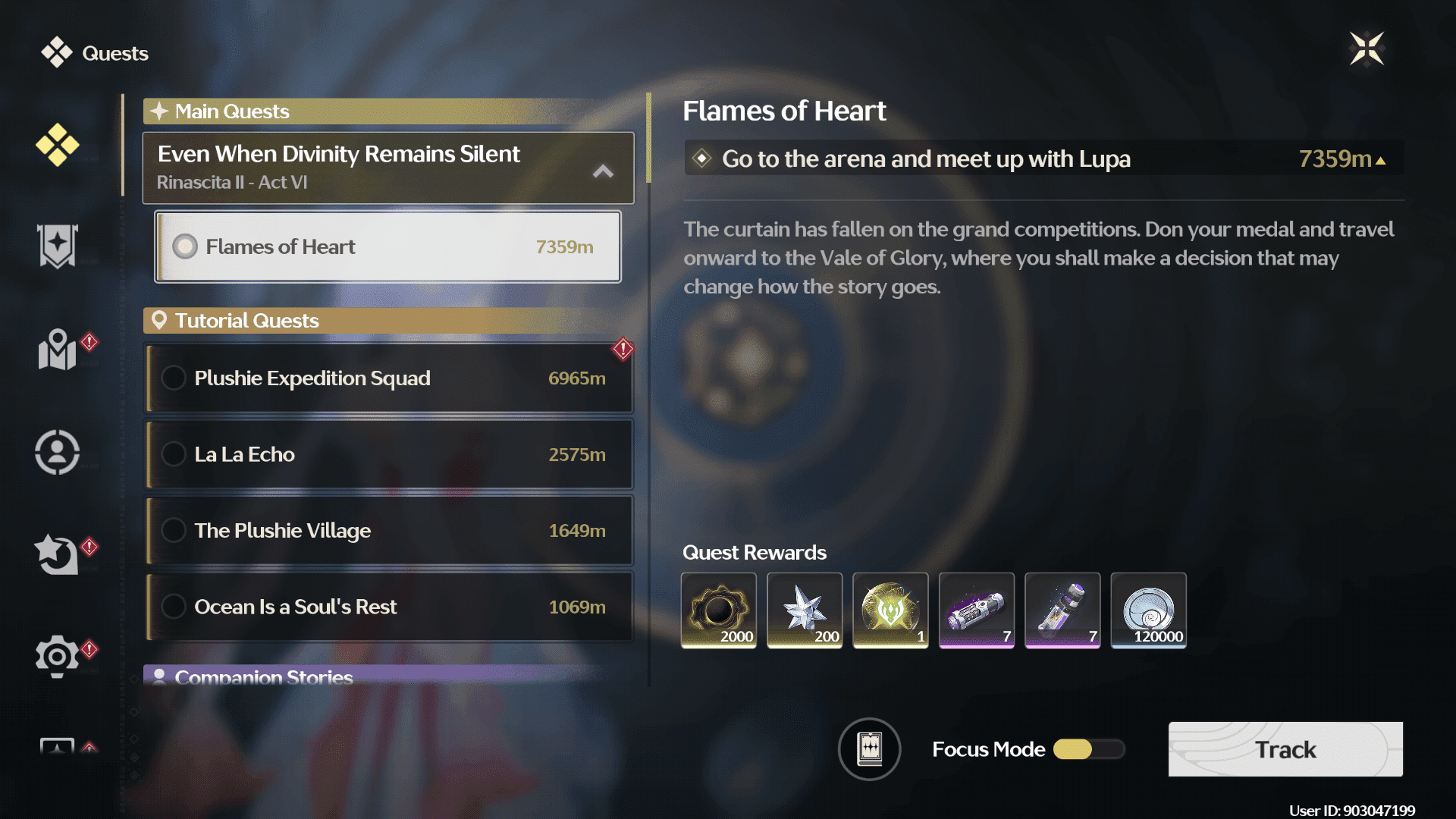The image size is (1456, 819).
Task: Select the Quests diamond icon in sidebar
Action: (57, 144)
